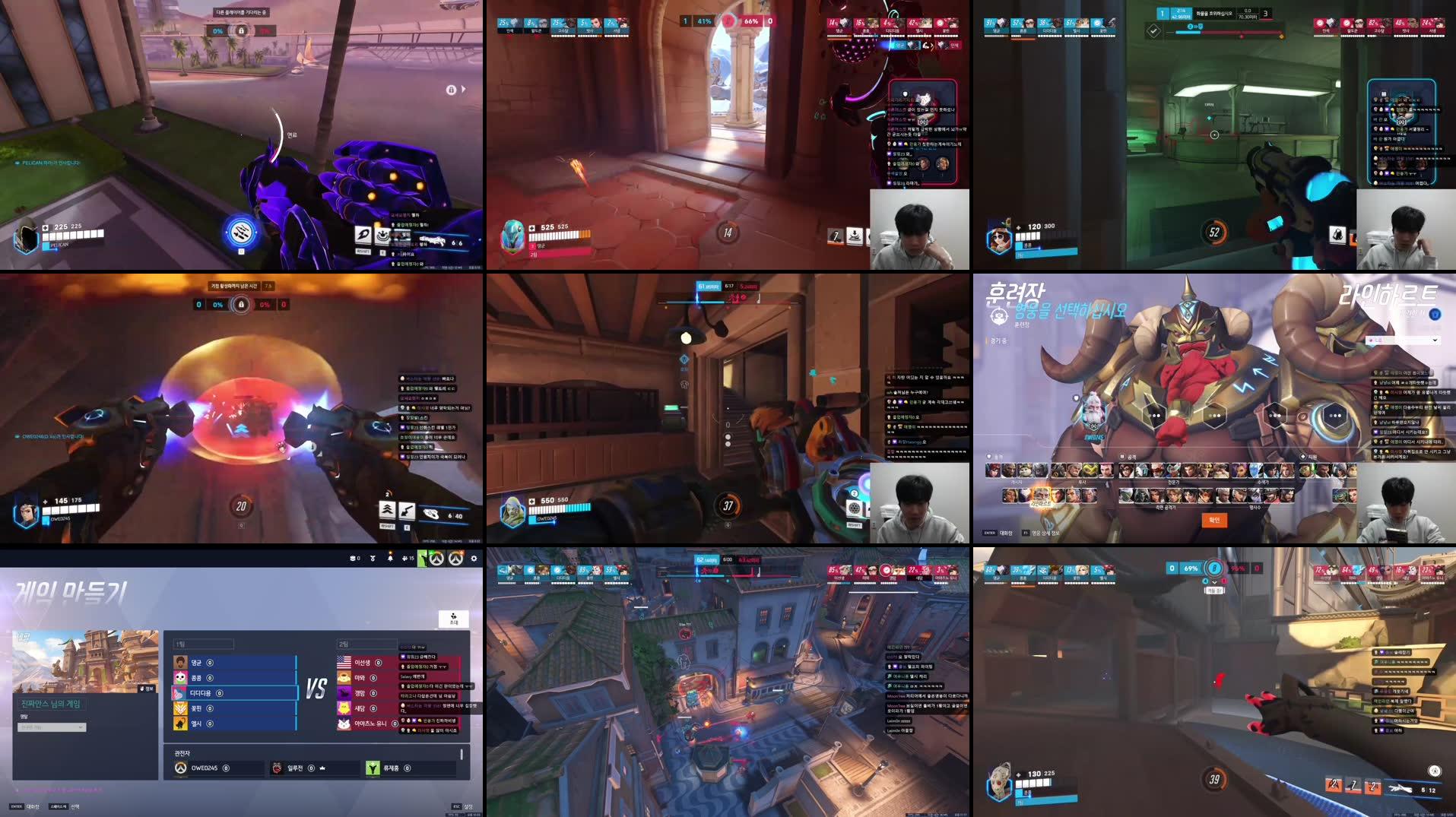Click the tank role icon on the hero select screen
This screenshot has width=1456, height=817.
coord(988,456)
